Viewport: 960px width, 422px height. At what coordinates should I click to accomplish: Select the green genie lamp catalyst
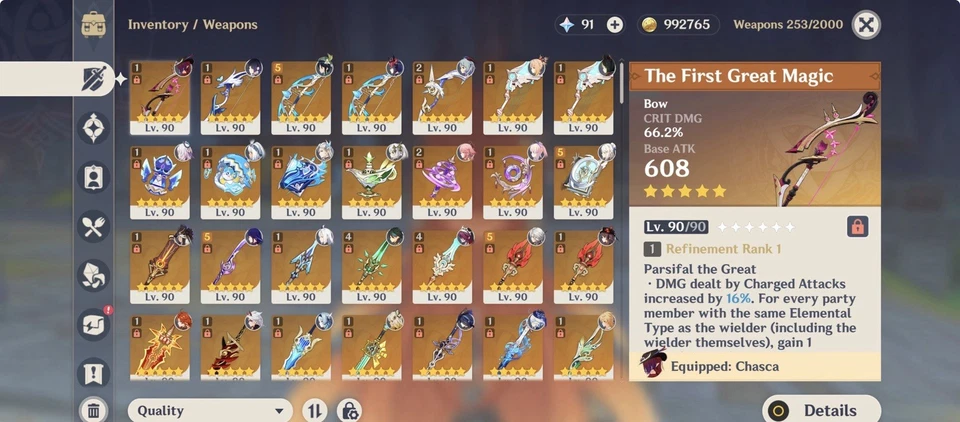pos(372,182)
